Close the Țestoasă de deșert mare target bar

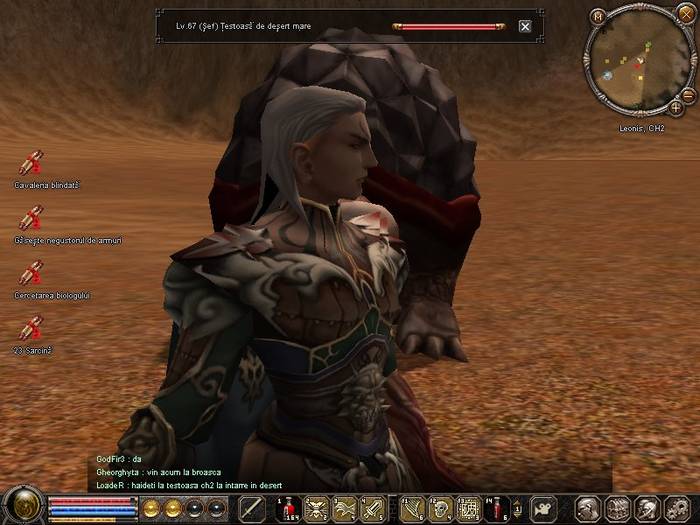point(525,27)
